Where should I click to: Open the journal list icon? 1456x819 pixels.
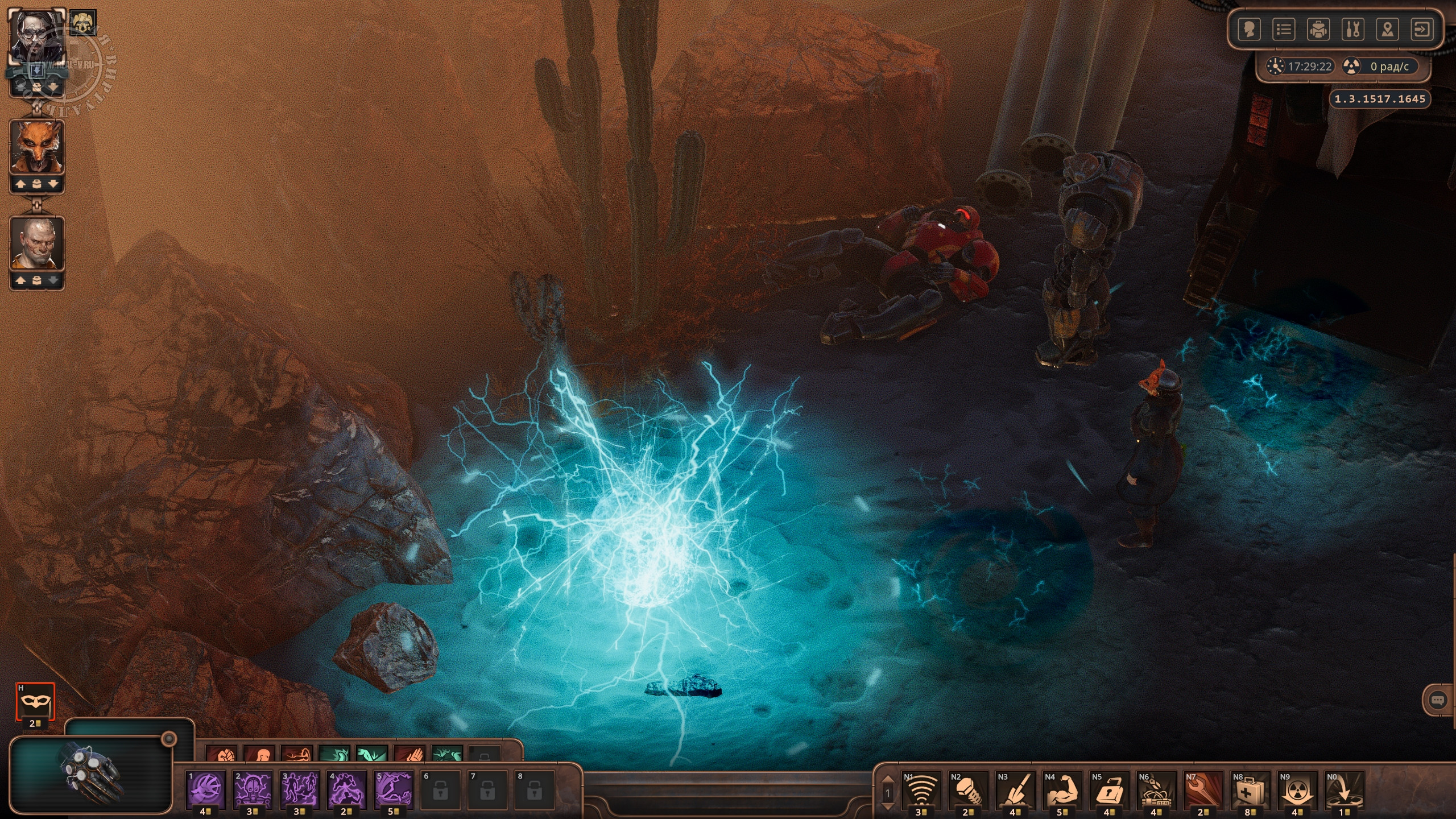click(x=1284, y=29)
